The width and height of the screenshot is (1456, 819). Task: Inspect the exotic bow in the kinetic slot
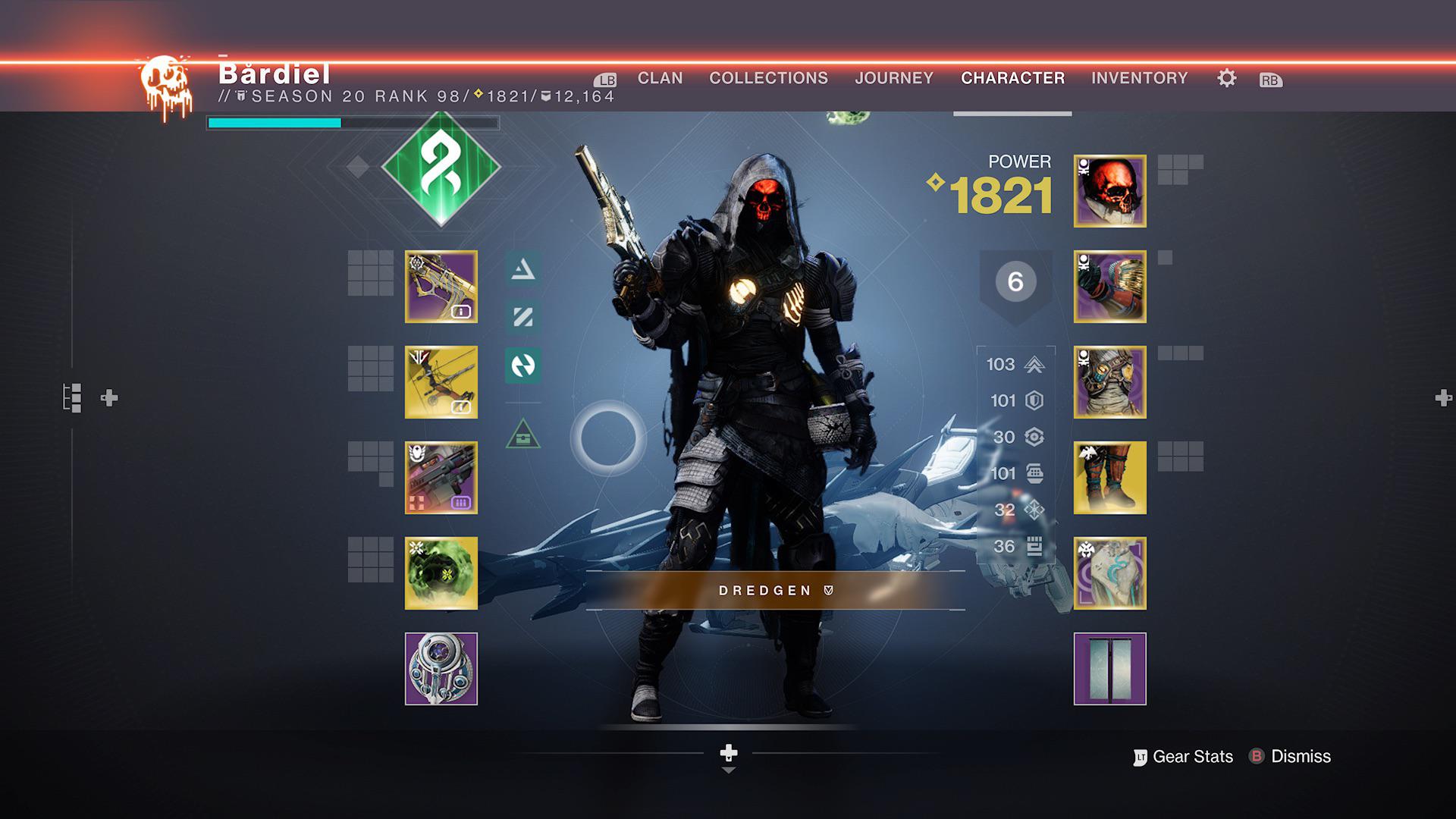click(441, 287)
